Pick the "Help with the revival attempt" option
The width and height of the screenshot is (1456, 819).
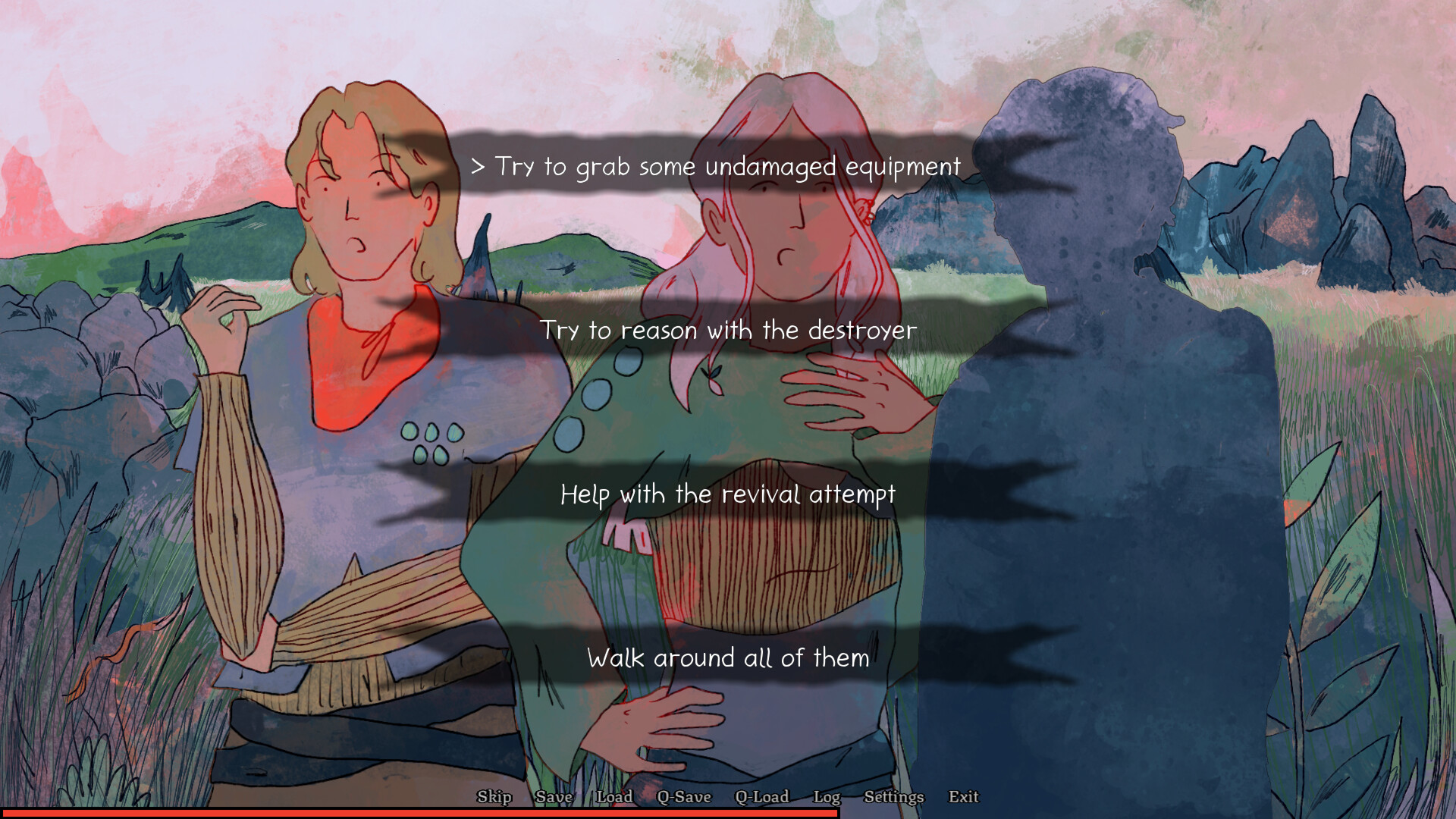point(728,494)
